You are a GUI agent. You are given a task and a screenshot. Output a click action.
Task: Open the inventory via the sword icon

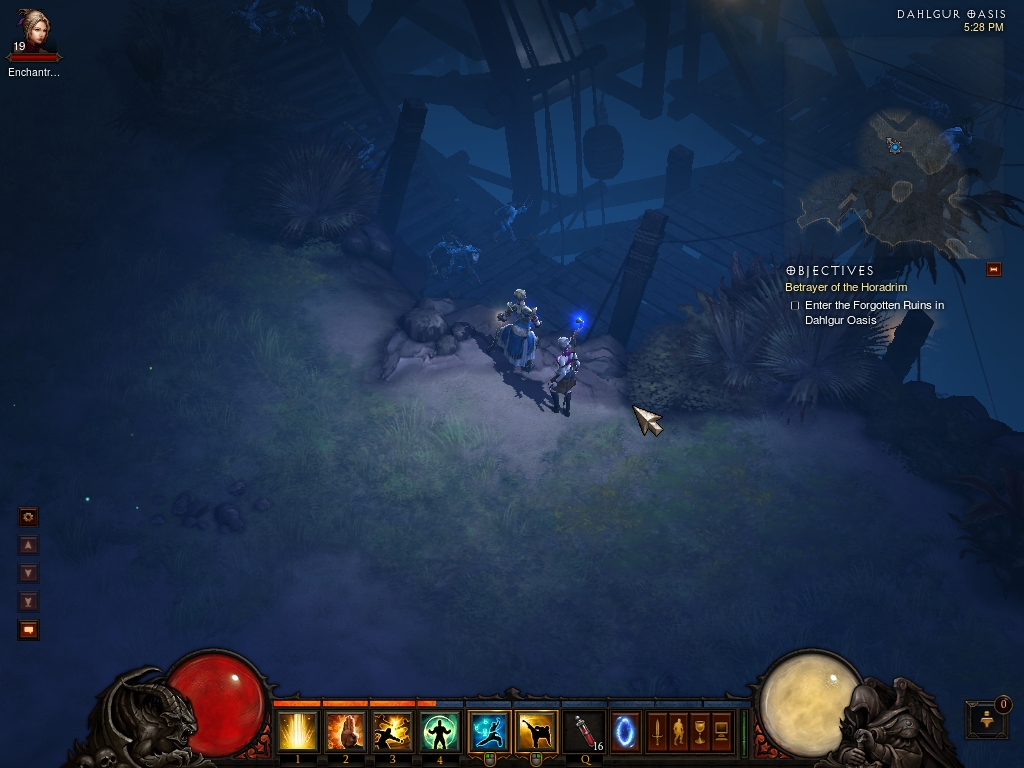click(657, 732)
